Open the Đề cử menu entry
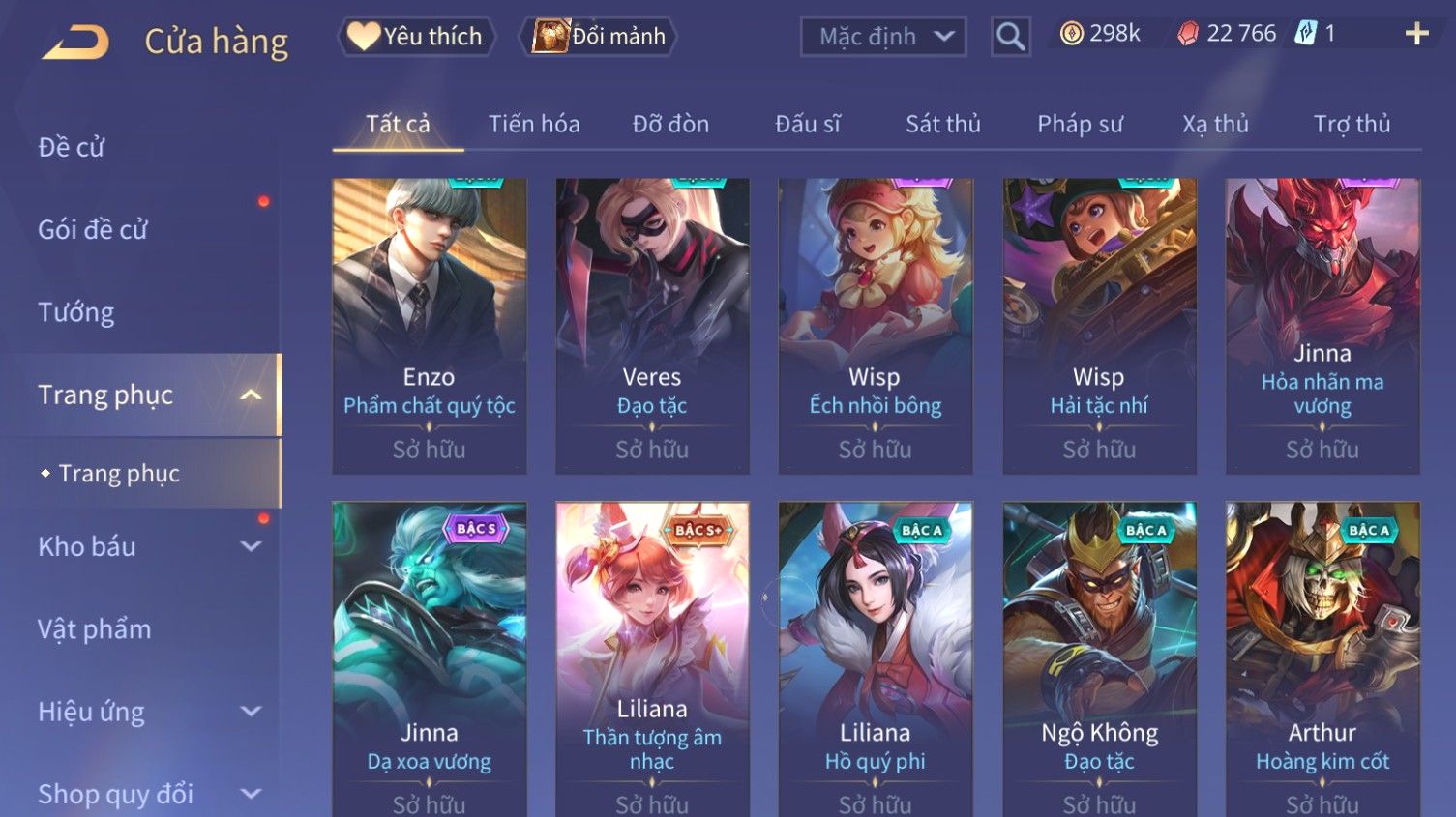 click(72, 147)
